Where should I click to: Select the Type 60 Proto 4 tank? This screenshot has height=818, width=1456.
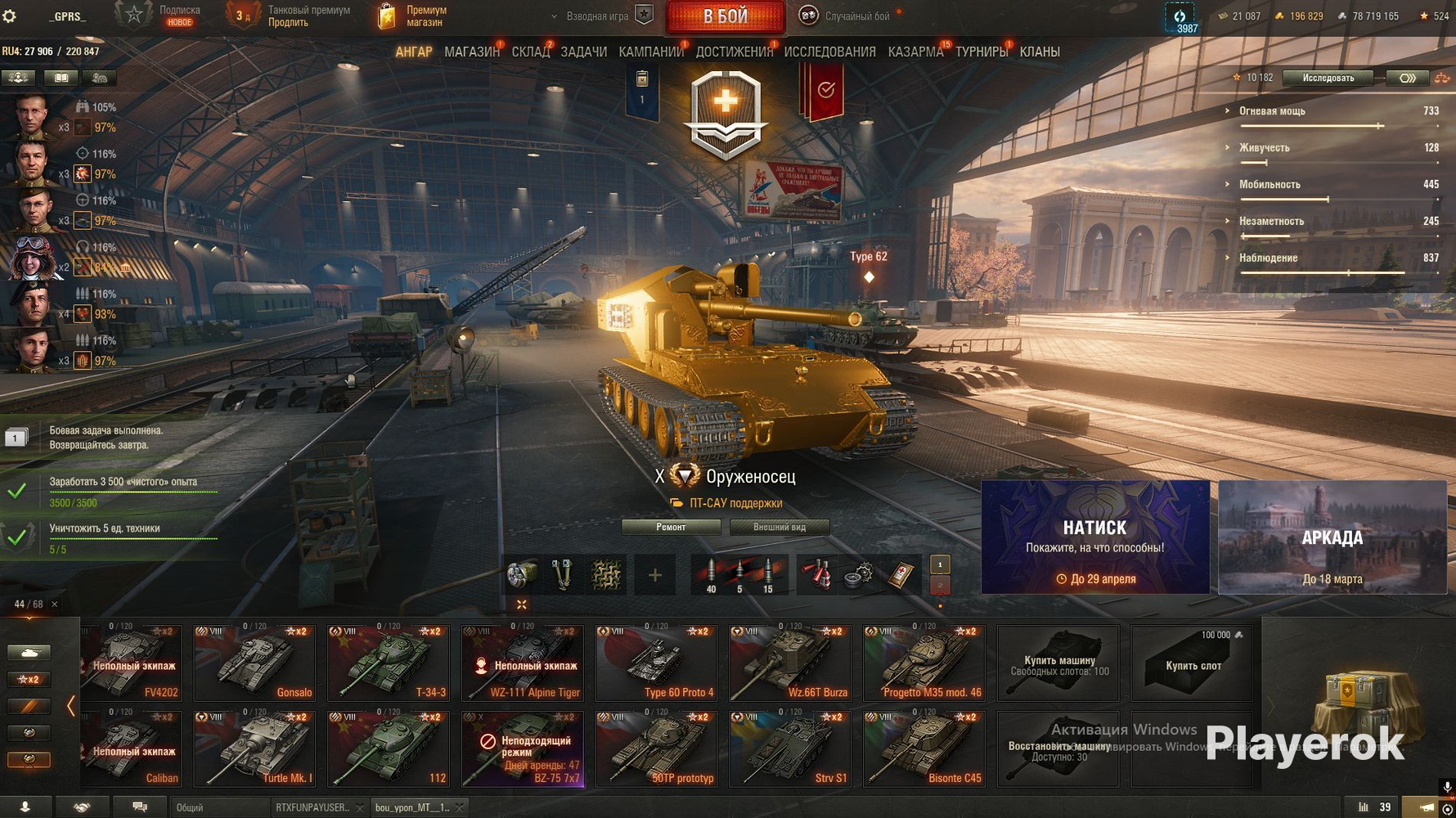656,663
